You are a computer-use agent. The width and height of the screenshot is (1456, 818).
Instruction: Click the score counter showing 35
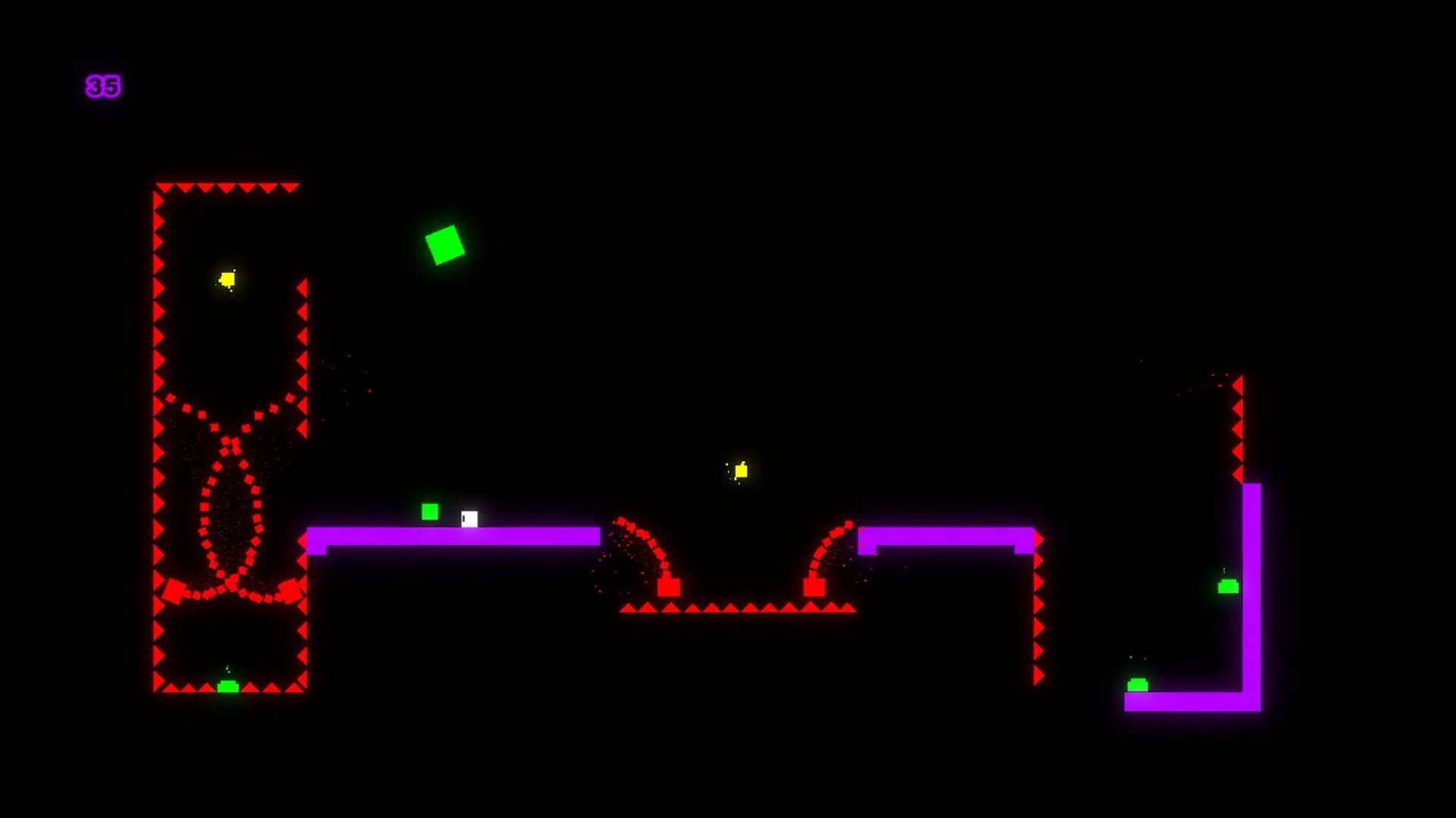[x=104, y=86]
